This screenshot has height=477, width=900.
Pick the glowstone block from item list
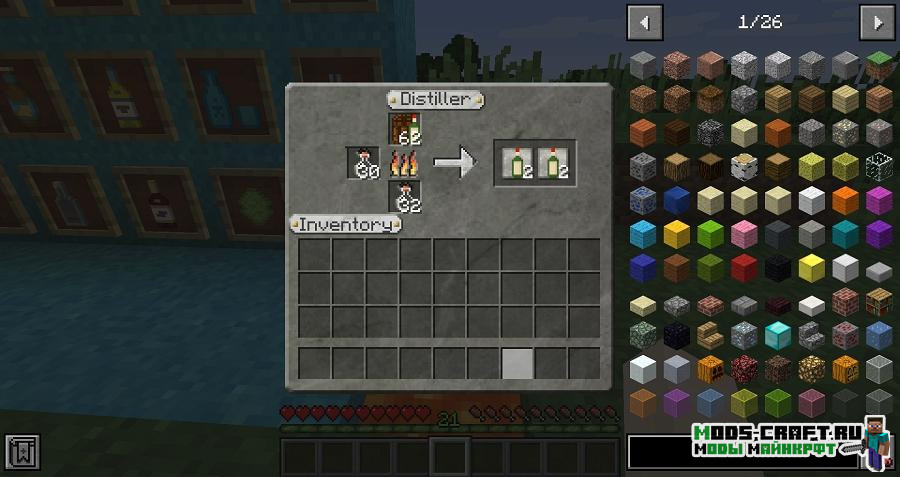[x=811, y=369]
